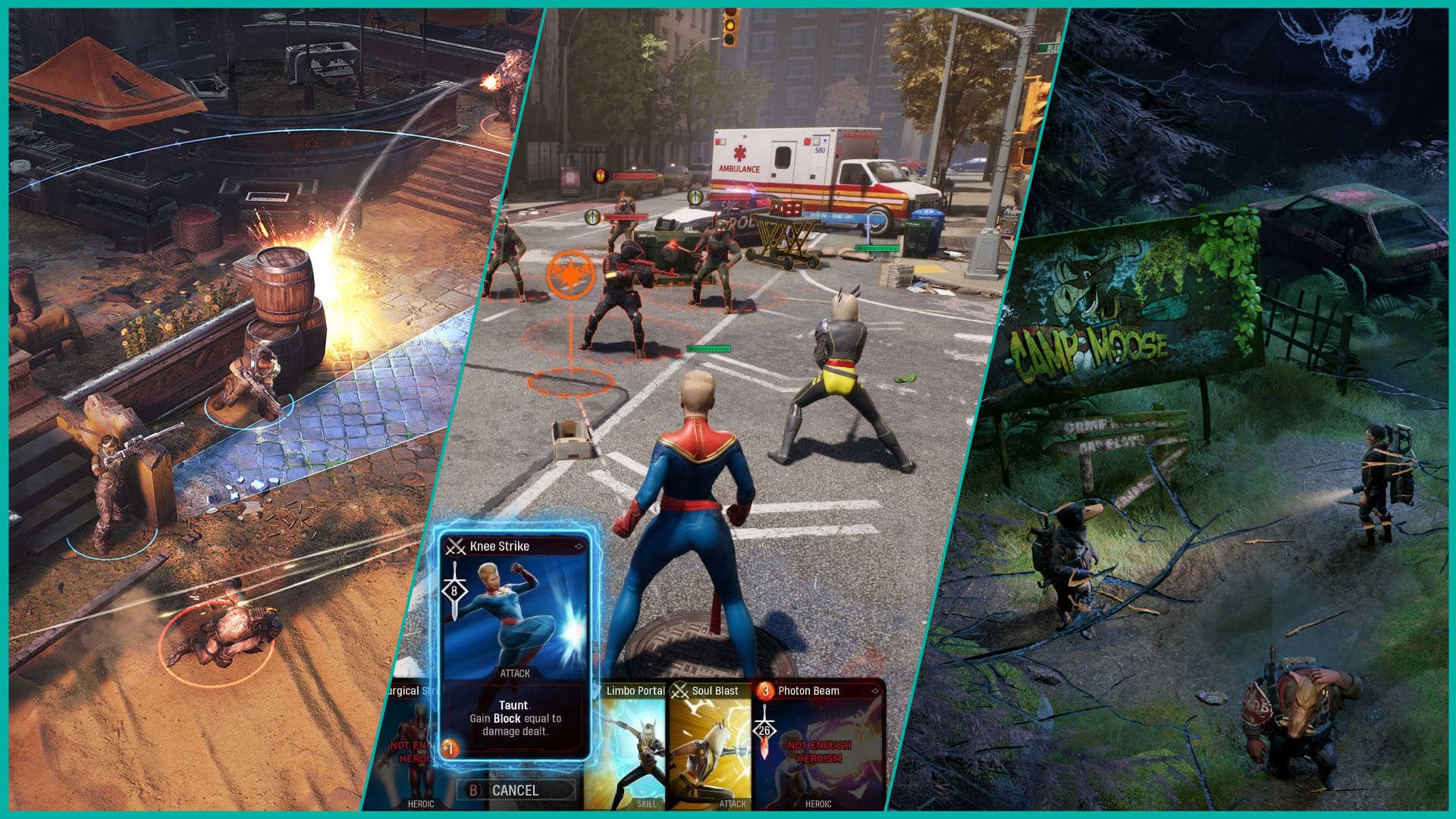Click the diamond marker on Knee Strike card corner

click(x=579, y=546)
